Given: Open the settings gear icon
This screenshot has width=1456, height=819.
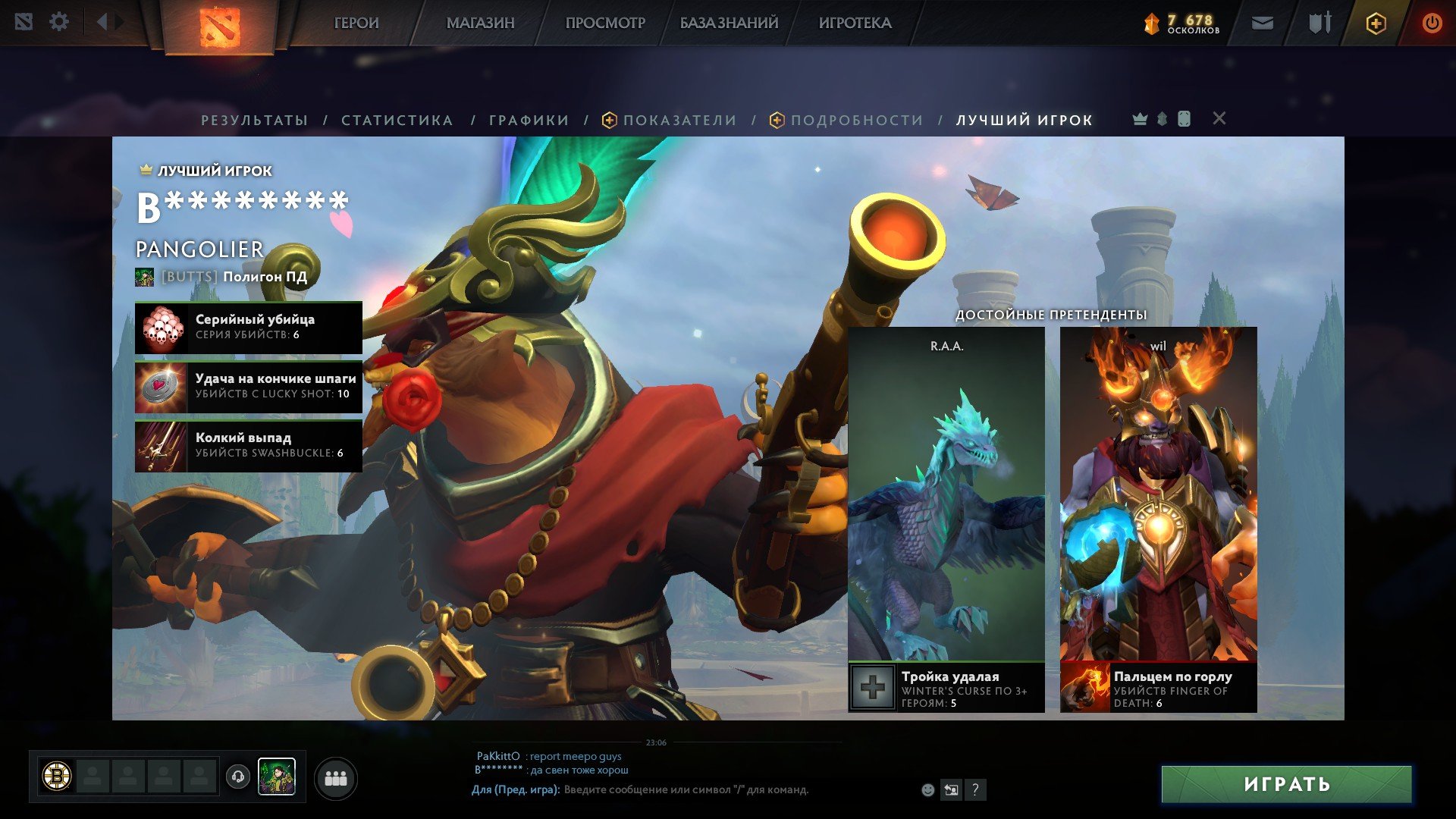Looking at the screenshot, I should pos(59,22).
